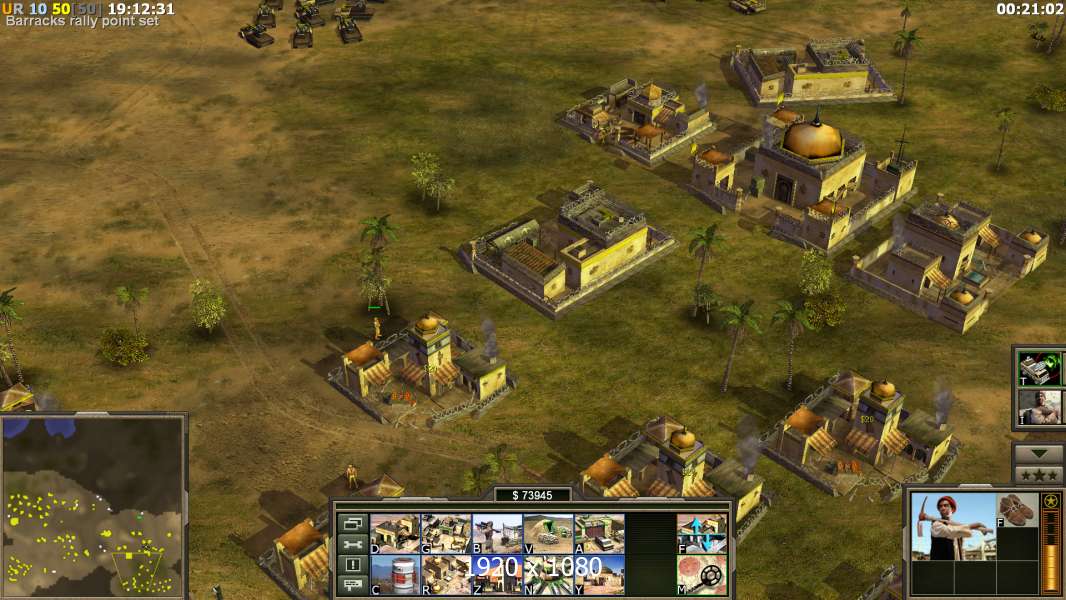Activate the truck power shortcut labeled T
Image resolution: width=1066 pixels, height=600 pixels.
(1040, 369)
